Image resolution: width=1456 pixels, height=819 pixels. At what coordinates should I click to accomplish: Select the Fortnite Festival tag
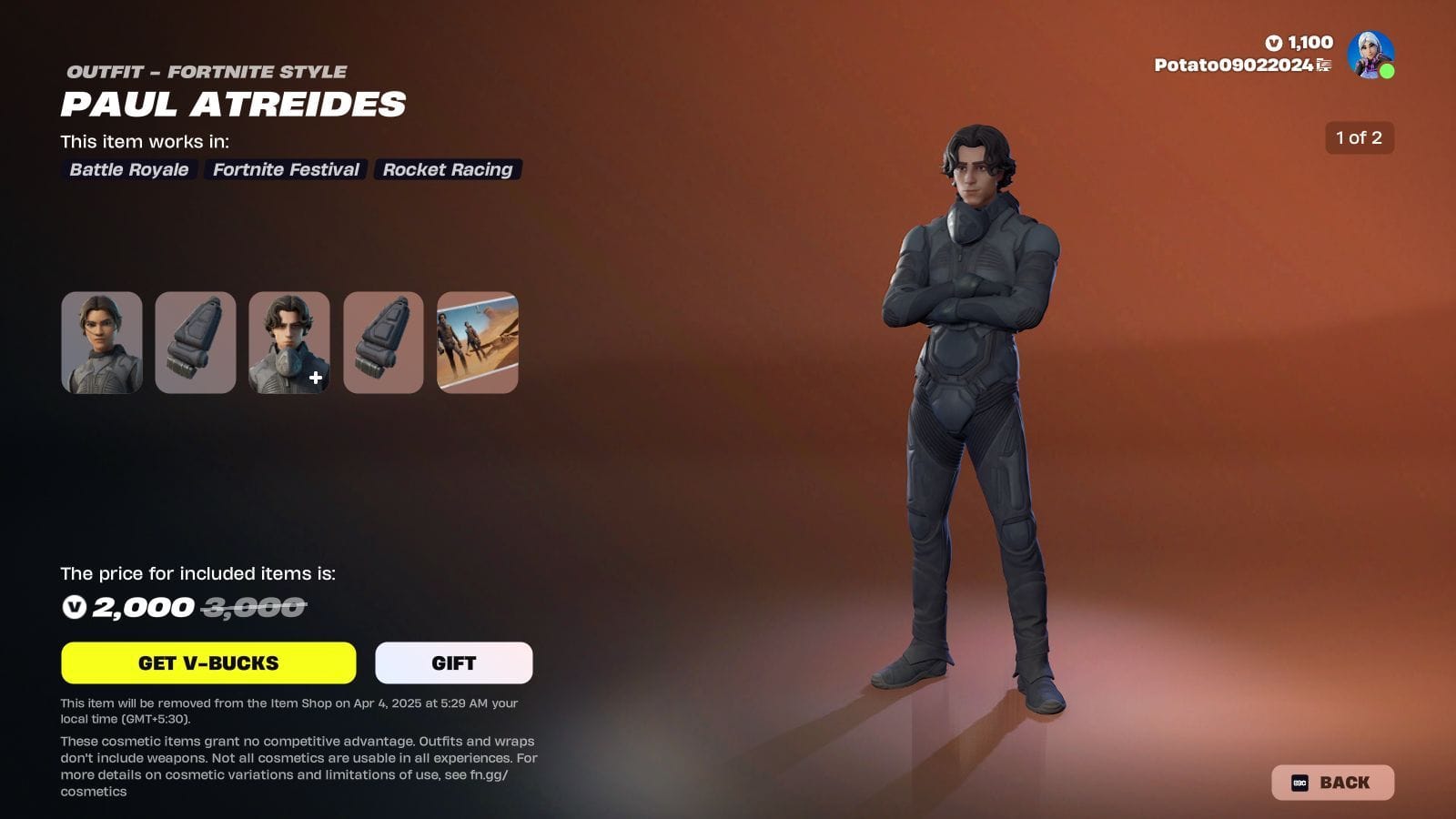tap(285, 170)
